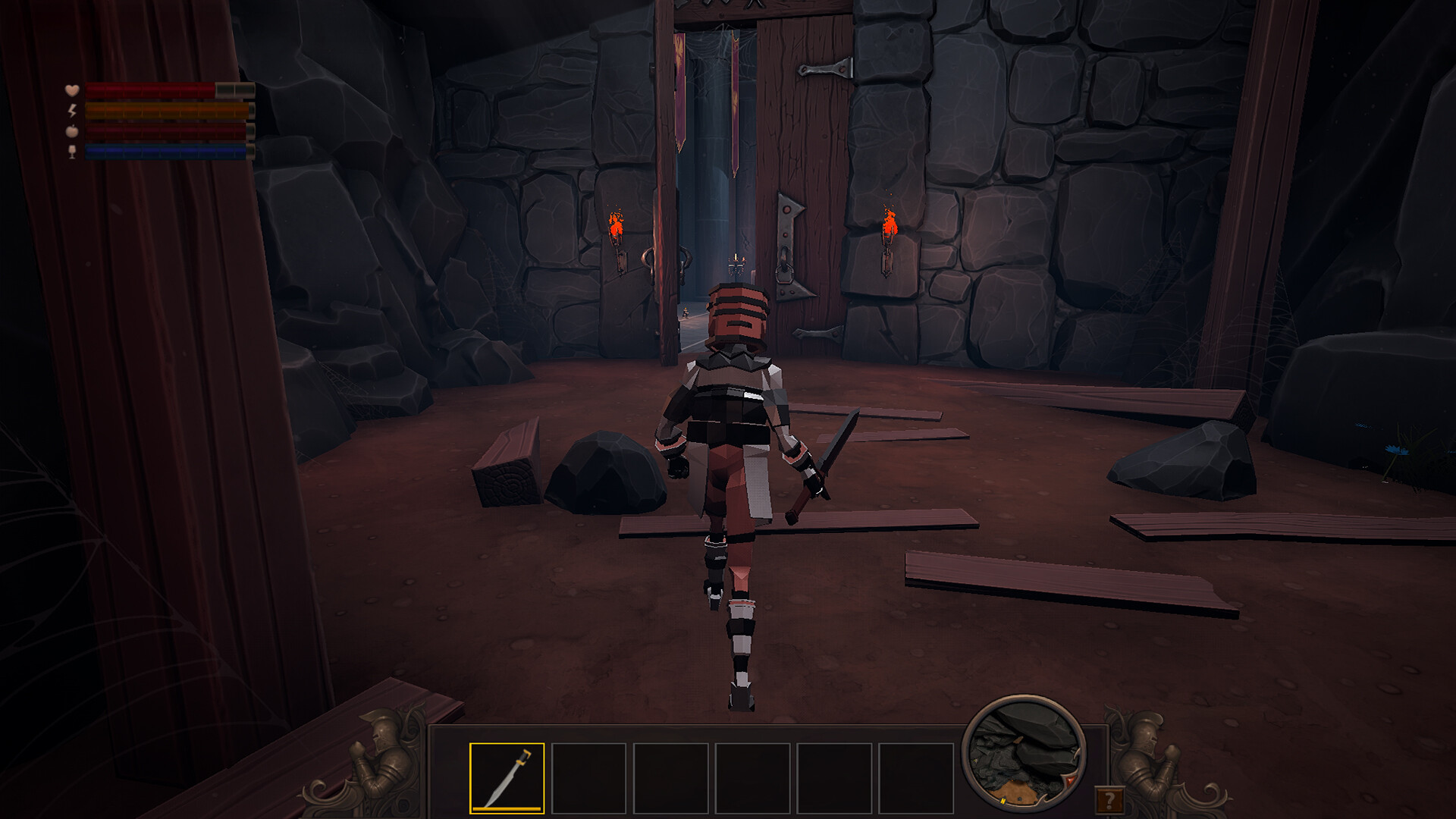Select the lightning stamina icon
Viewport: 1456px width, 819px height.
tap(71, 111)
